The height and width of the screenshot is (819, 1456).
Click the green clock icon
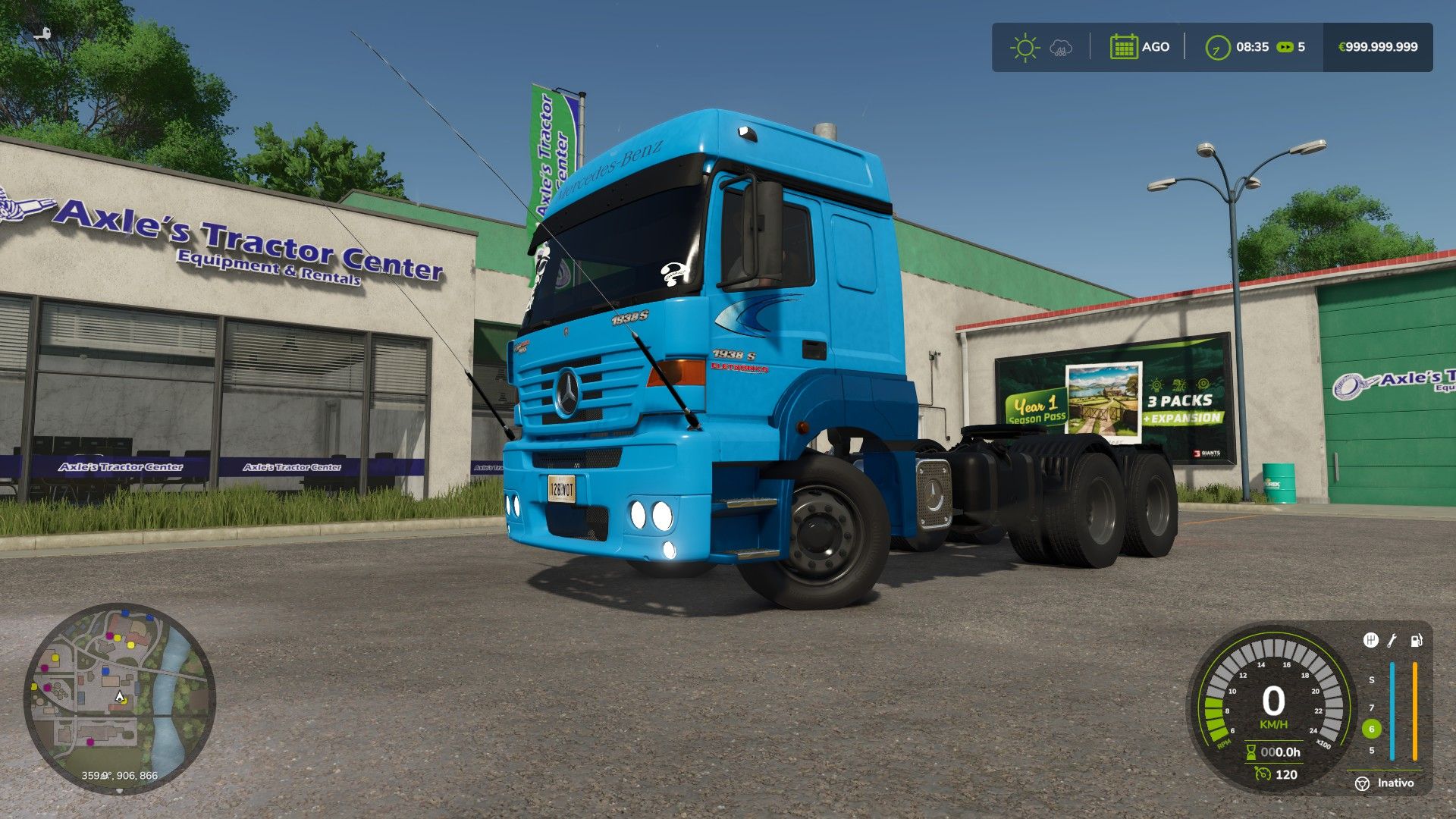click(x=1217, y=47)
